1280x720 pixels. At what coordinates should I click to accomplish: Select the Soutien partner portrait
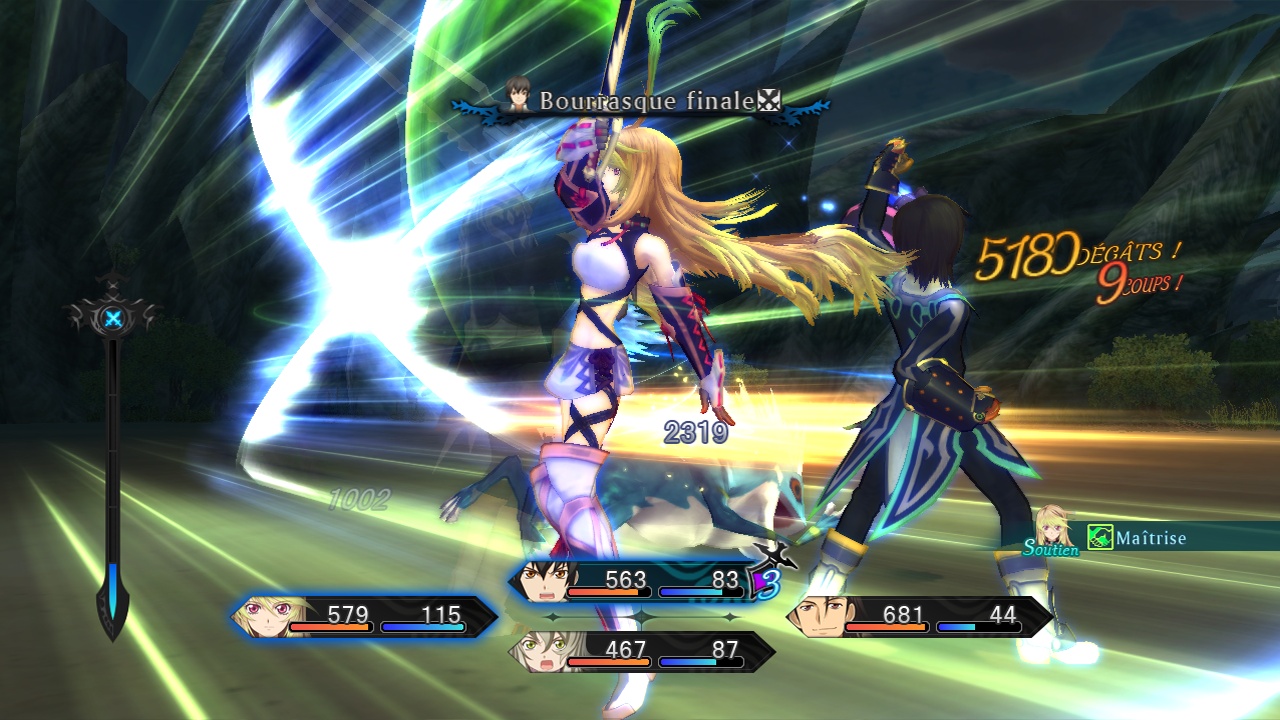click(1054, 528)
